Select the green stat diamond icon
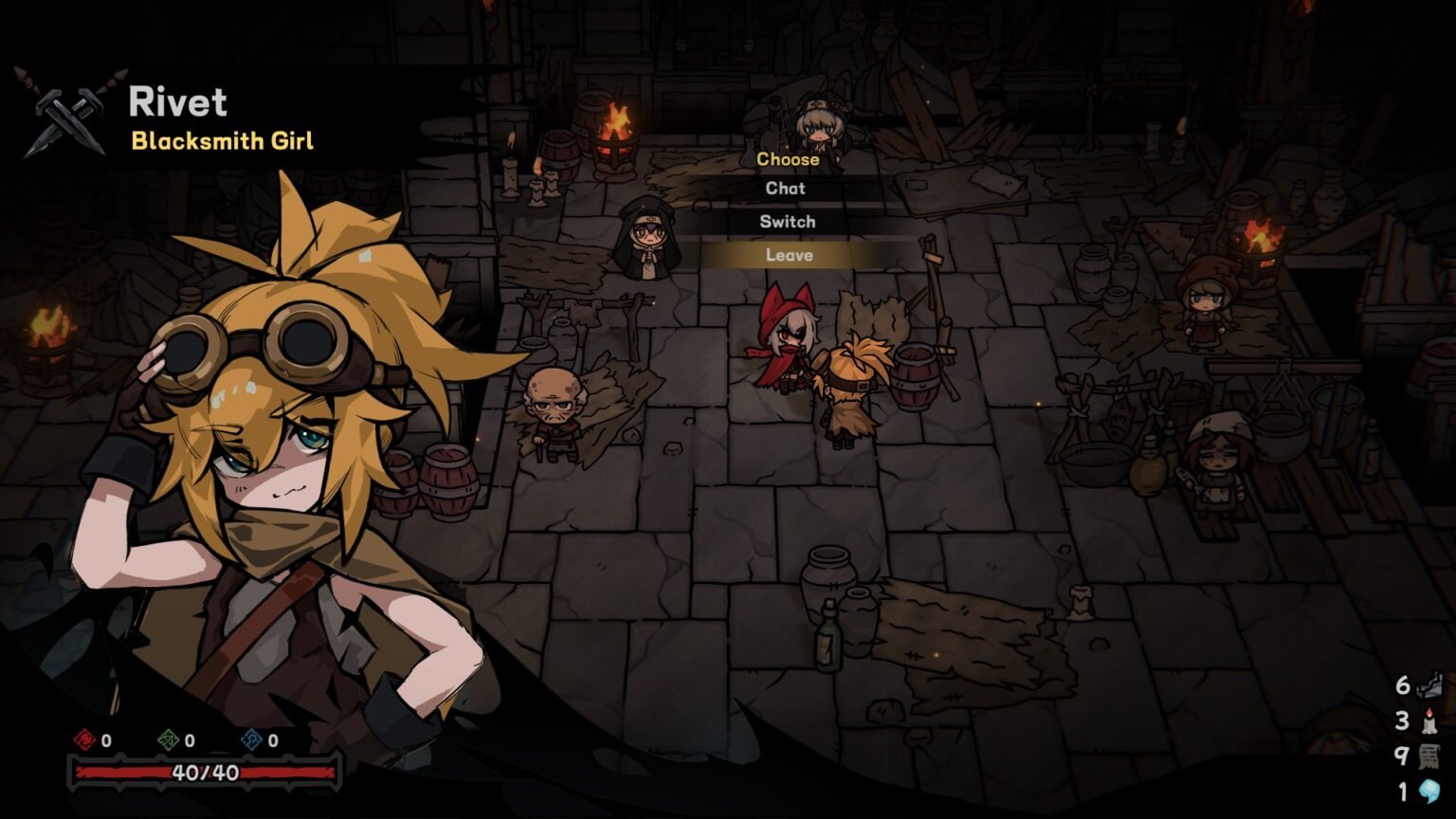The height and width of the screenshot is (819, 1456). pos(167,740)
